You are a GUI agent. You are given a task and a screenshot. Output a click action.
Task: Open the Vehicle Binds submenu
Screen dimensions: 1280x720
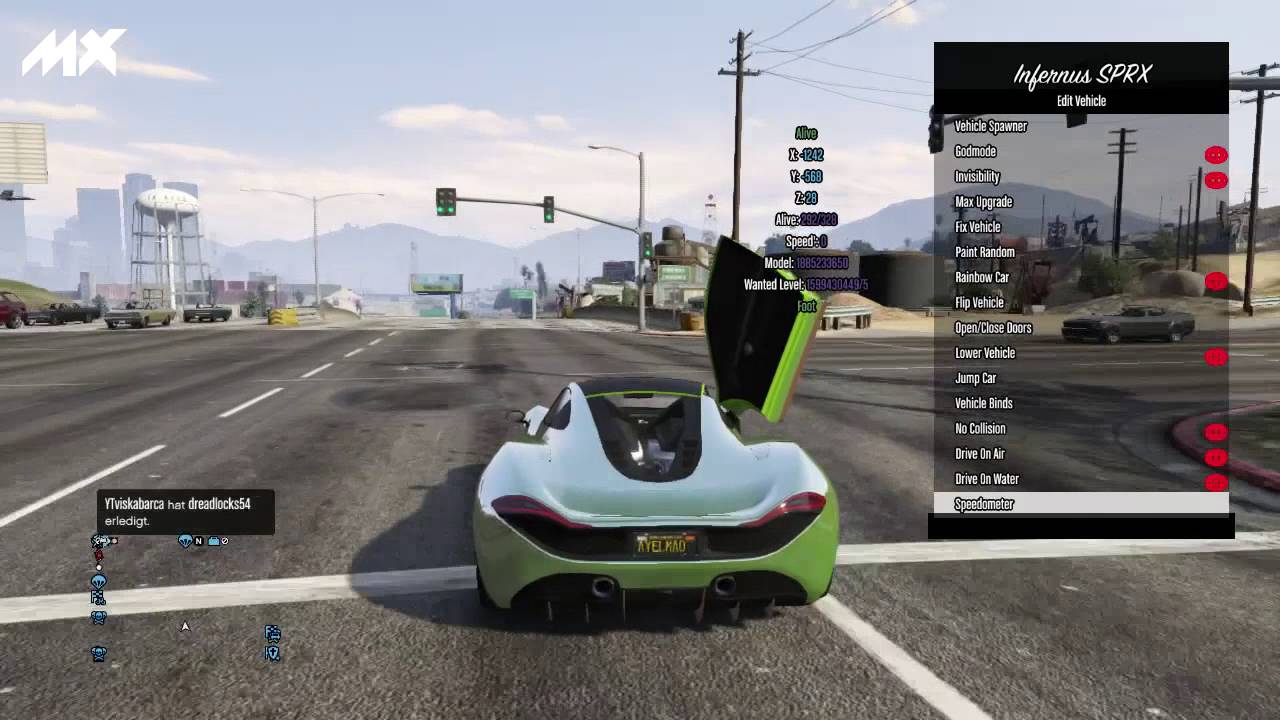pyautogui.click(x=983, y=403)
